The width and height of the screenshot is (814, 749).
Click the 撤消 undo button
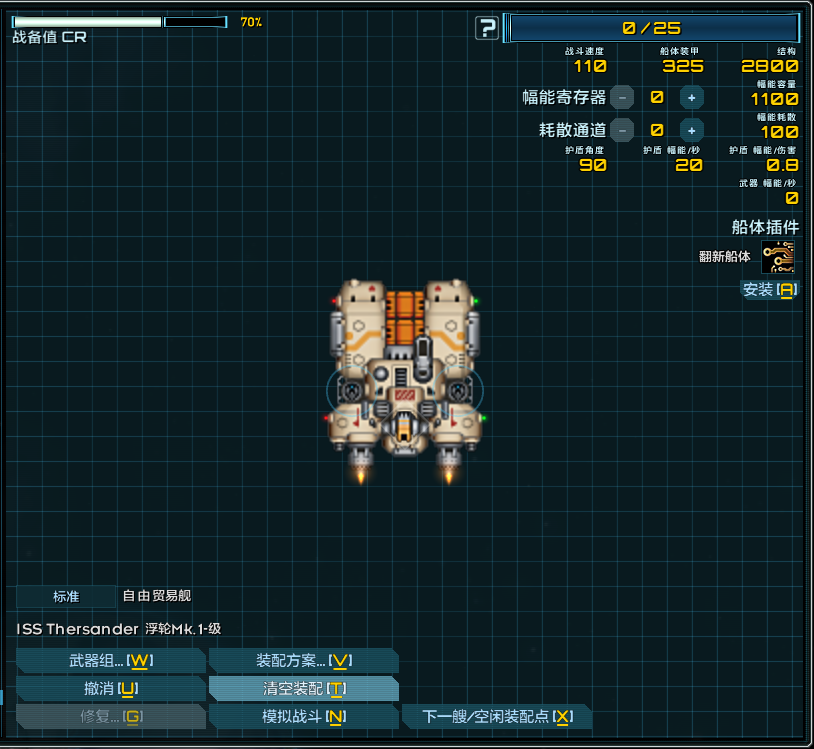point(110,689)
